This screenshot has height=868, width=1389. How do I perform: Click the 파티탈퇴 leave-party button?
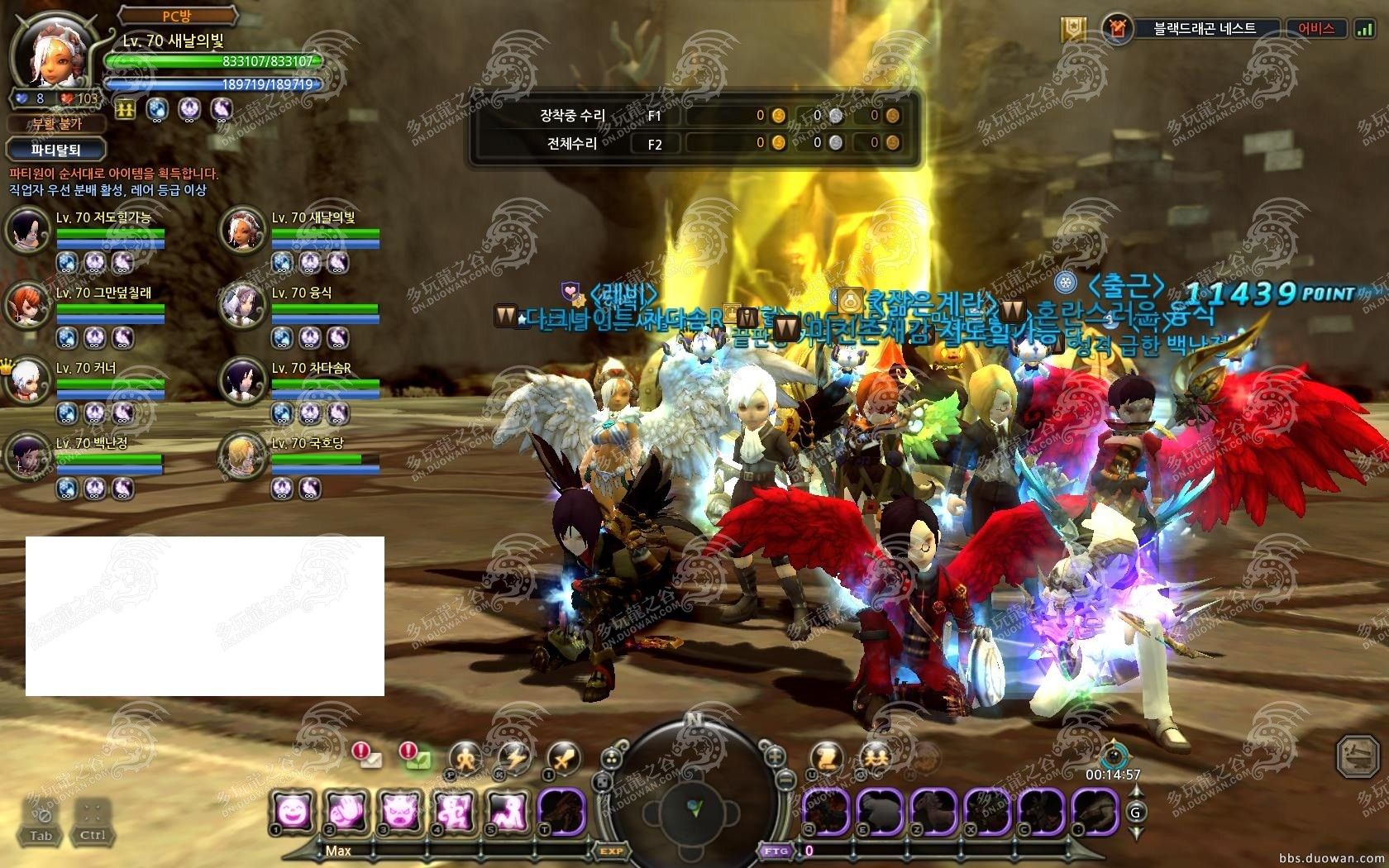click(x=56, y=150)
